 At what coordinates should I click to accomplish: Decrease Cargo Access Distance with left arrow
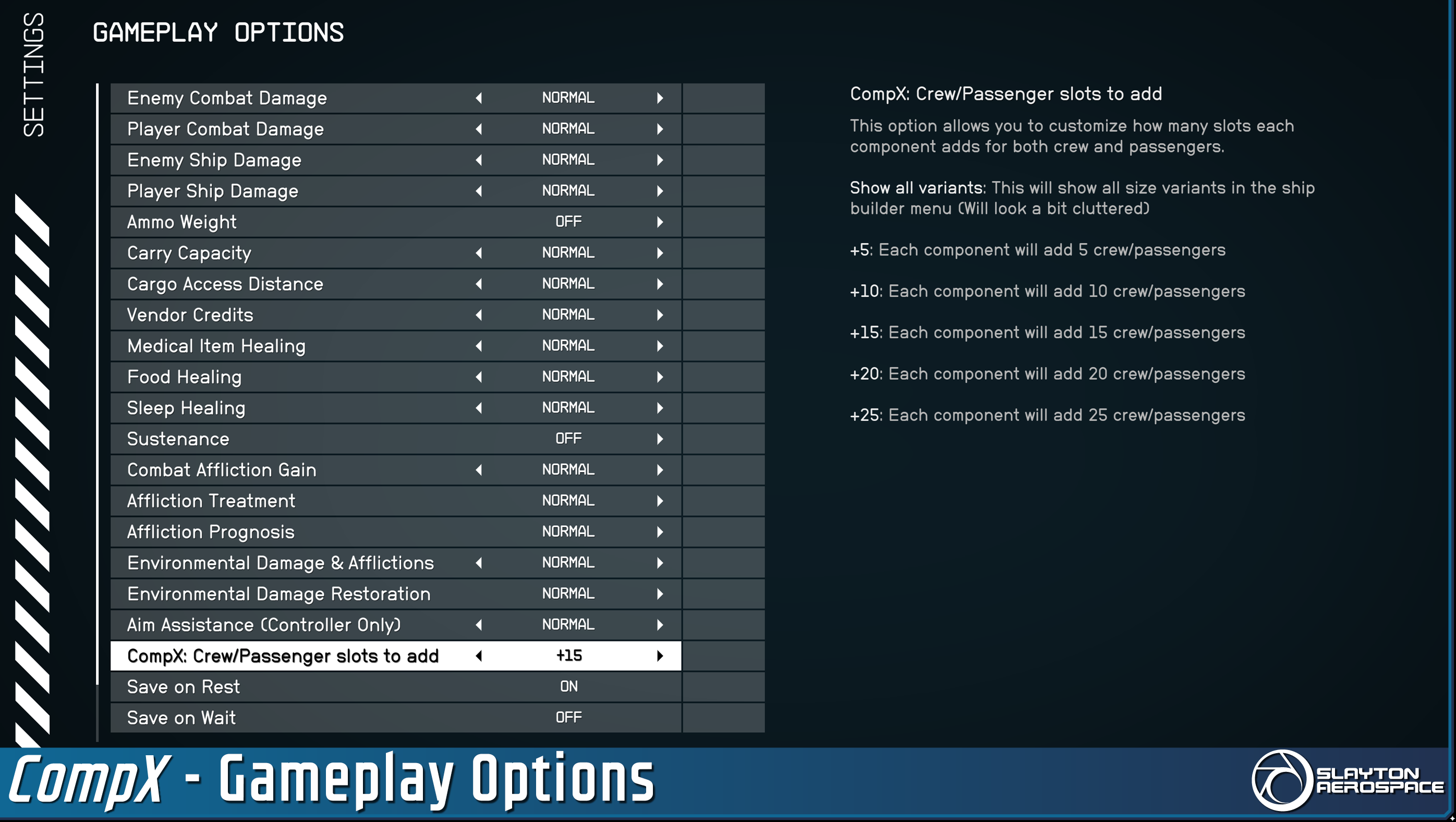(x=479, y=284)
